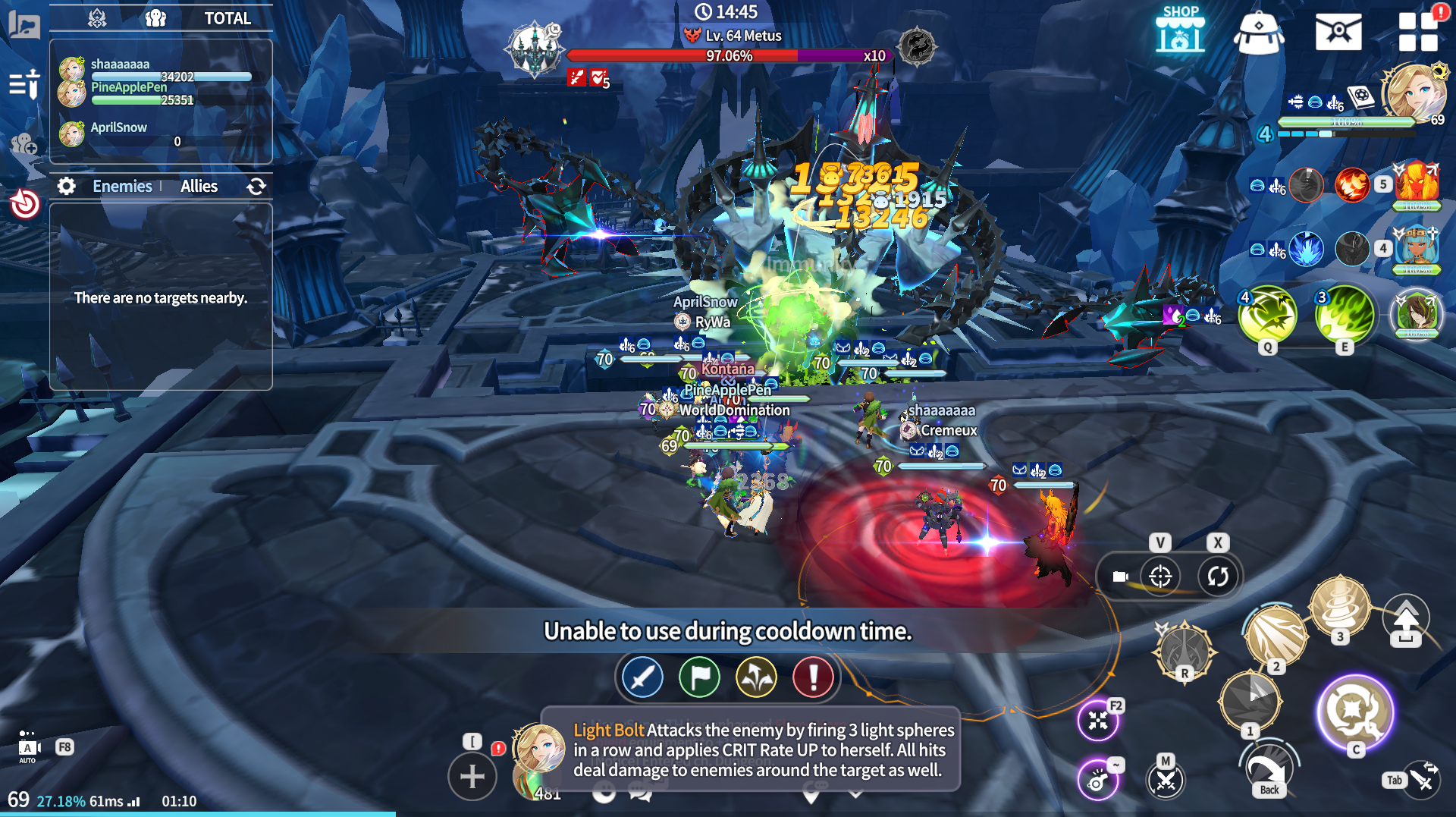Use the main attack button marked C
This screenshot has height=817, width=1456.
pos(1355,712)
